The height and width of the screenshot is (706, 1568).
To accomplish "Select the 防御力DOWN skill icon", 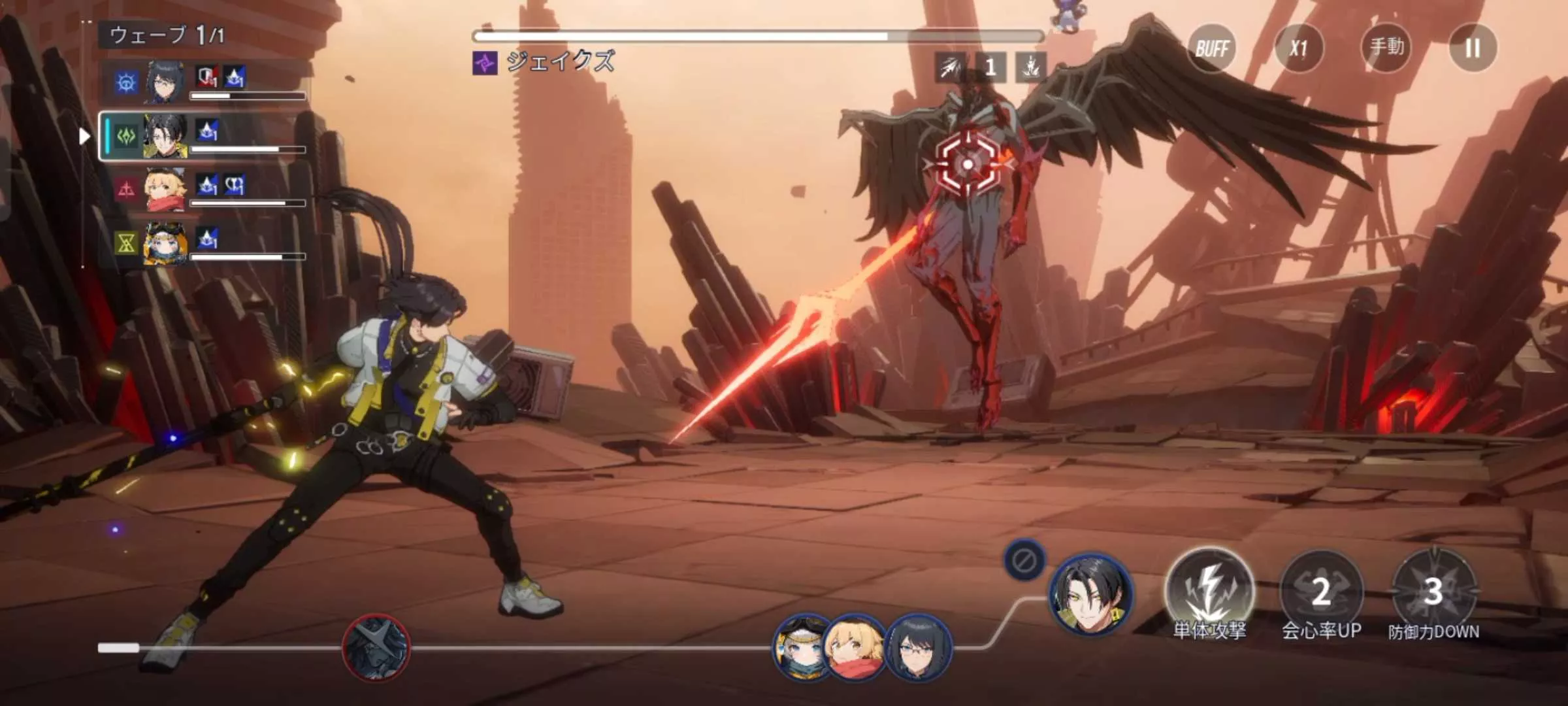I will click(x=1433, y=592).
